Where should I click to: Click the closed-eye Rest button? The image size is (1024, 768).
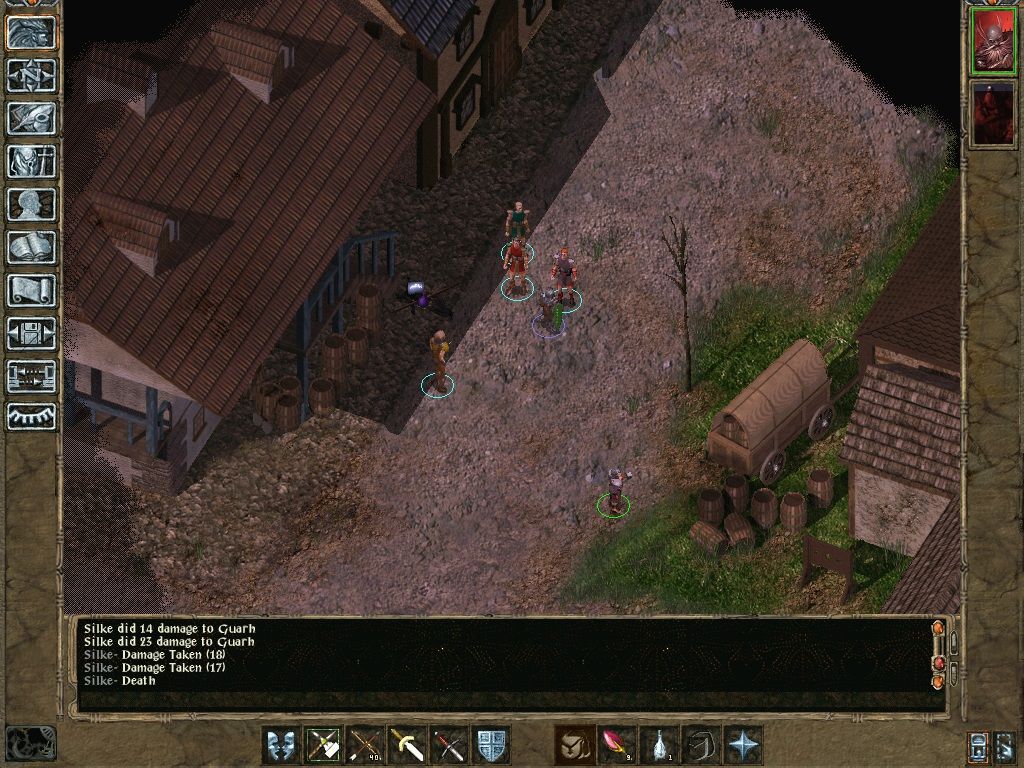(x=31, y=417)
